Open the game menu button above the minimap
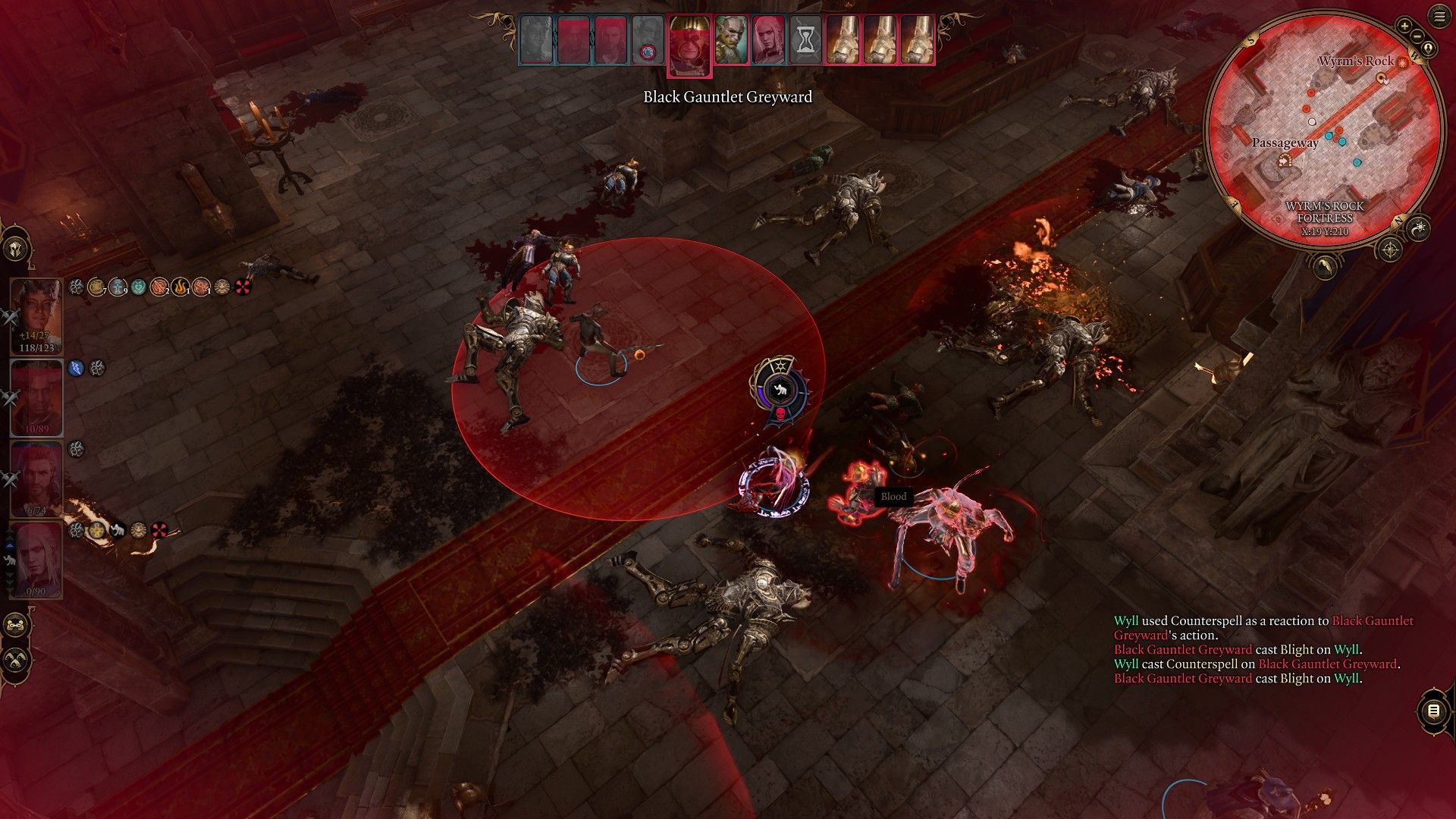 coord(1439,17)
